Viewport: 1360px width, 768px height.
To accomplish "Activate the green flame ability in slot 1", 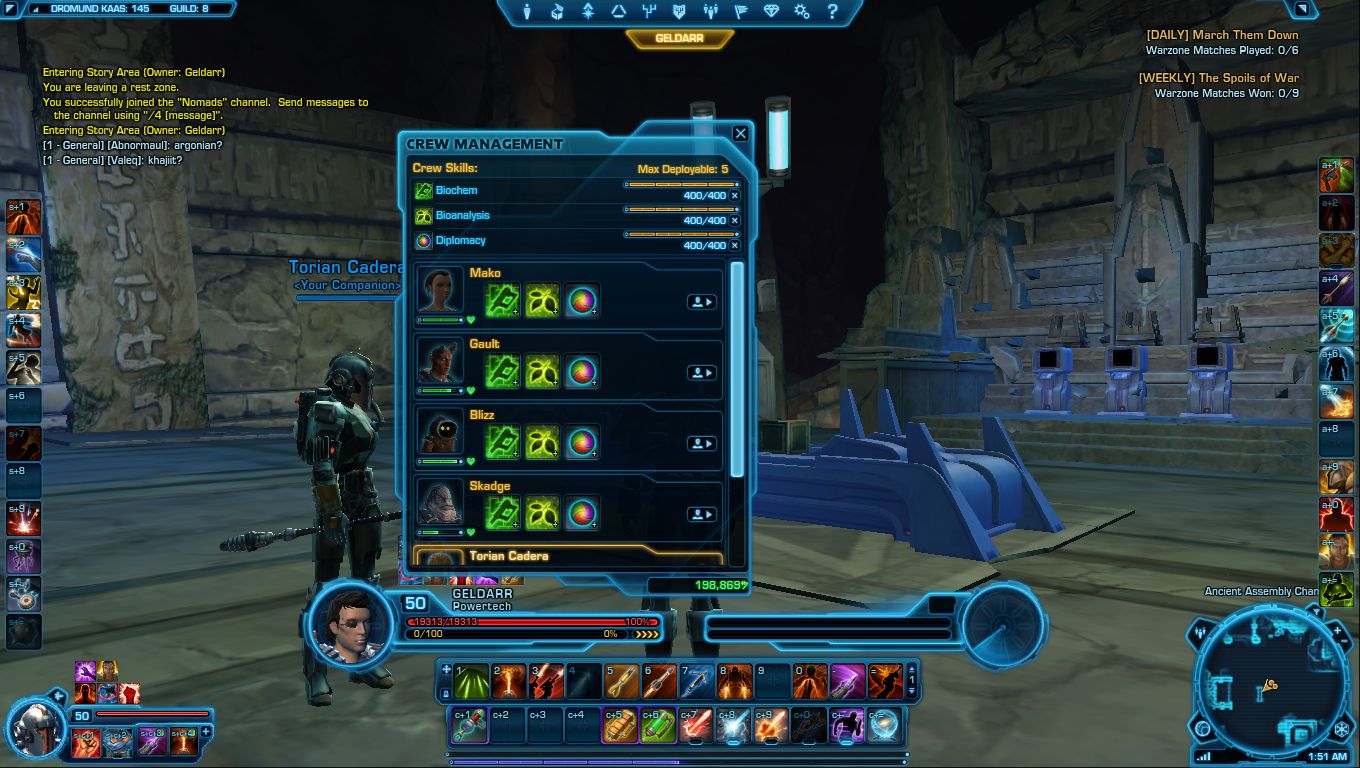I will (x=471, y=681).
